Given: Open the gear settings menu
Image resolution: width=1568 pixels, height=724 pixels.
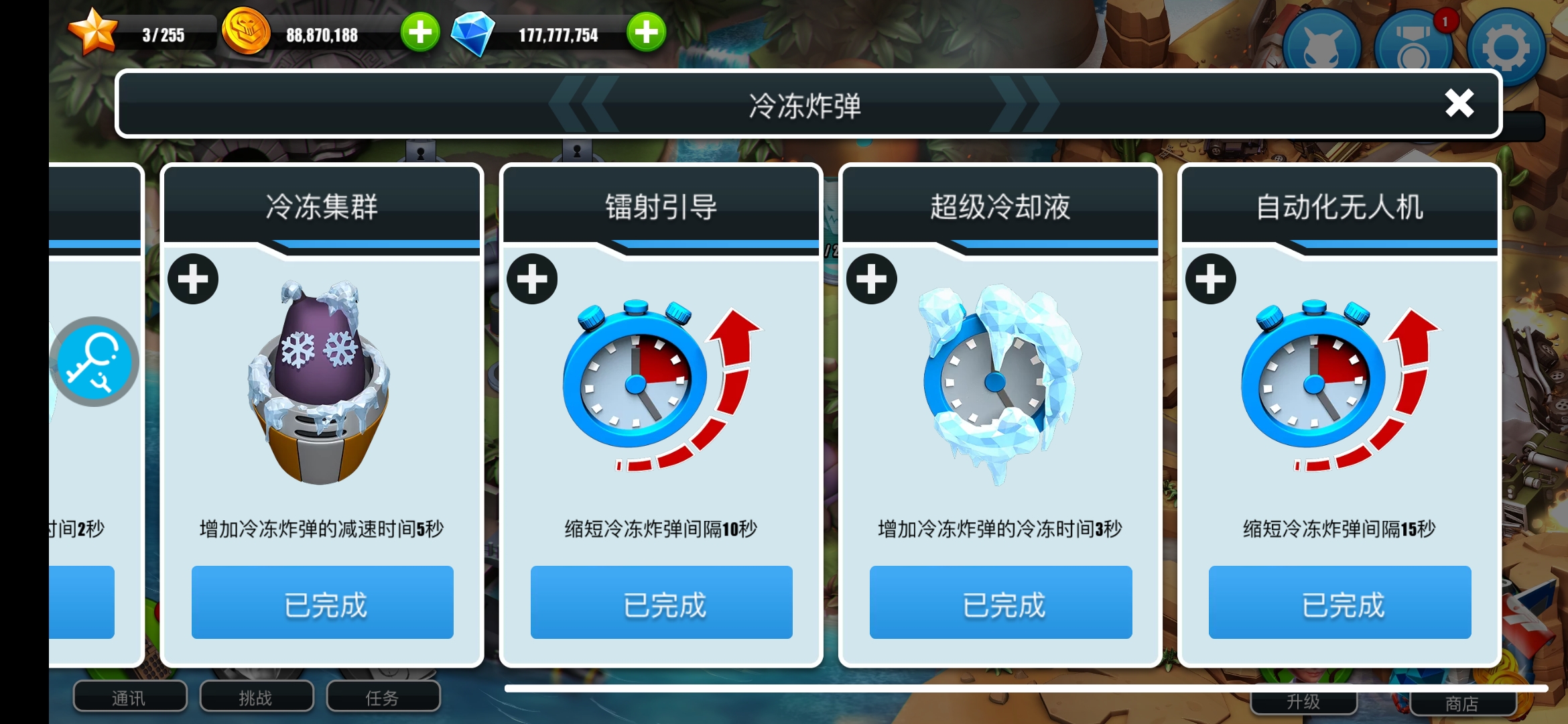Looking at the screenshot, I should (x=1506, y=47).
